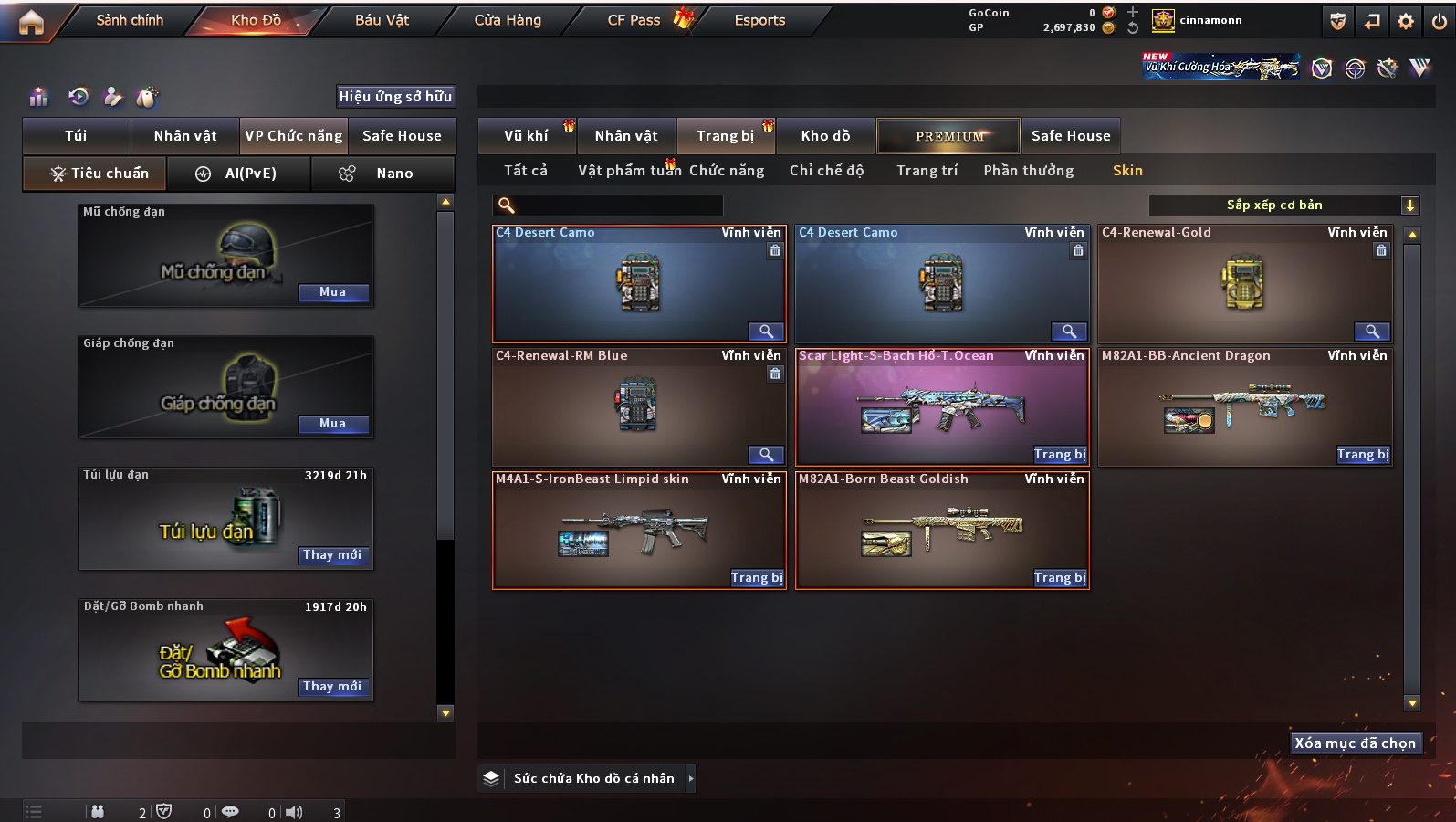1456x822 pixels.
Task: Equip the M82A1-Born Beast Goldish
Action: pyautogui.click(x=1060, y=578)
